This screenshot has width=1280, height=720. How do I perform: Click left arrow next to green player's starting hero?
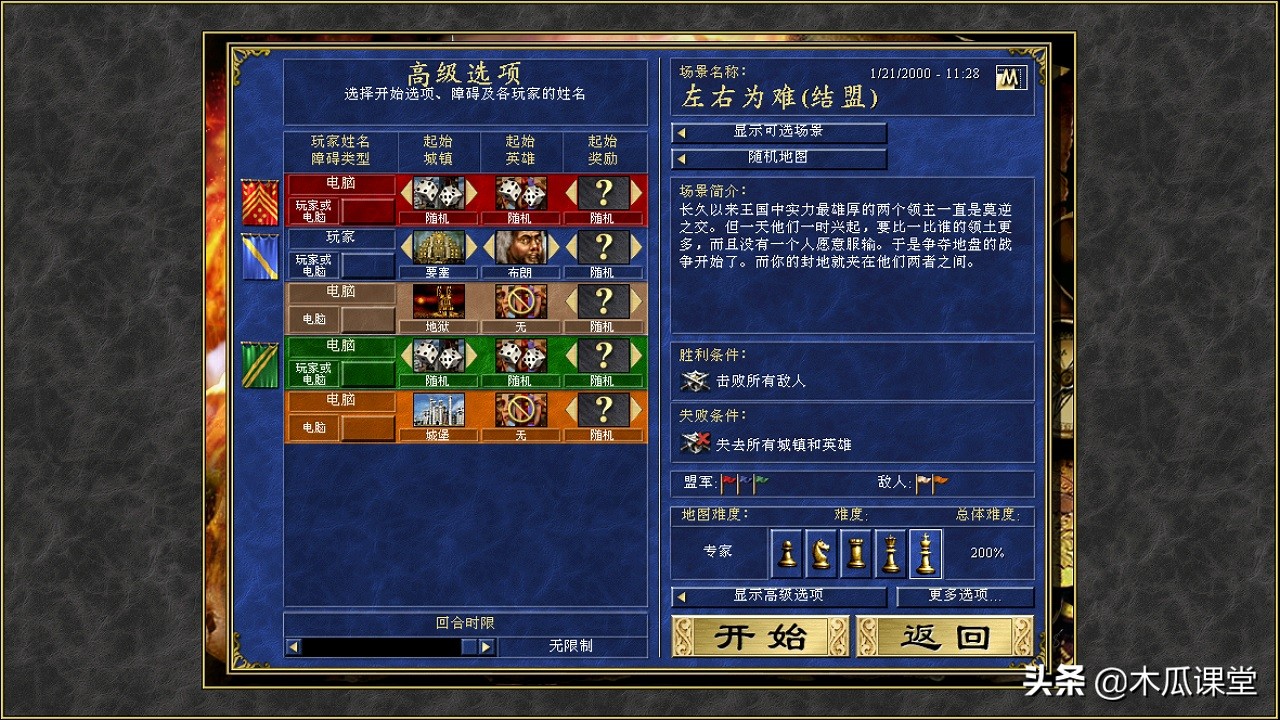[486, 355]
